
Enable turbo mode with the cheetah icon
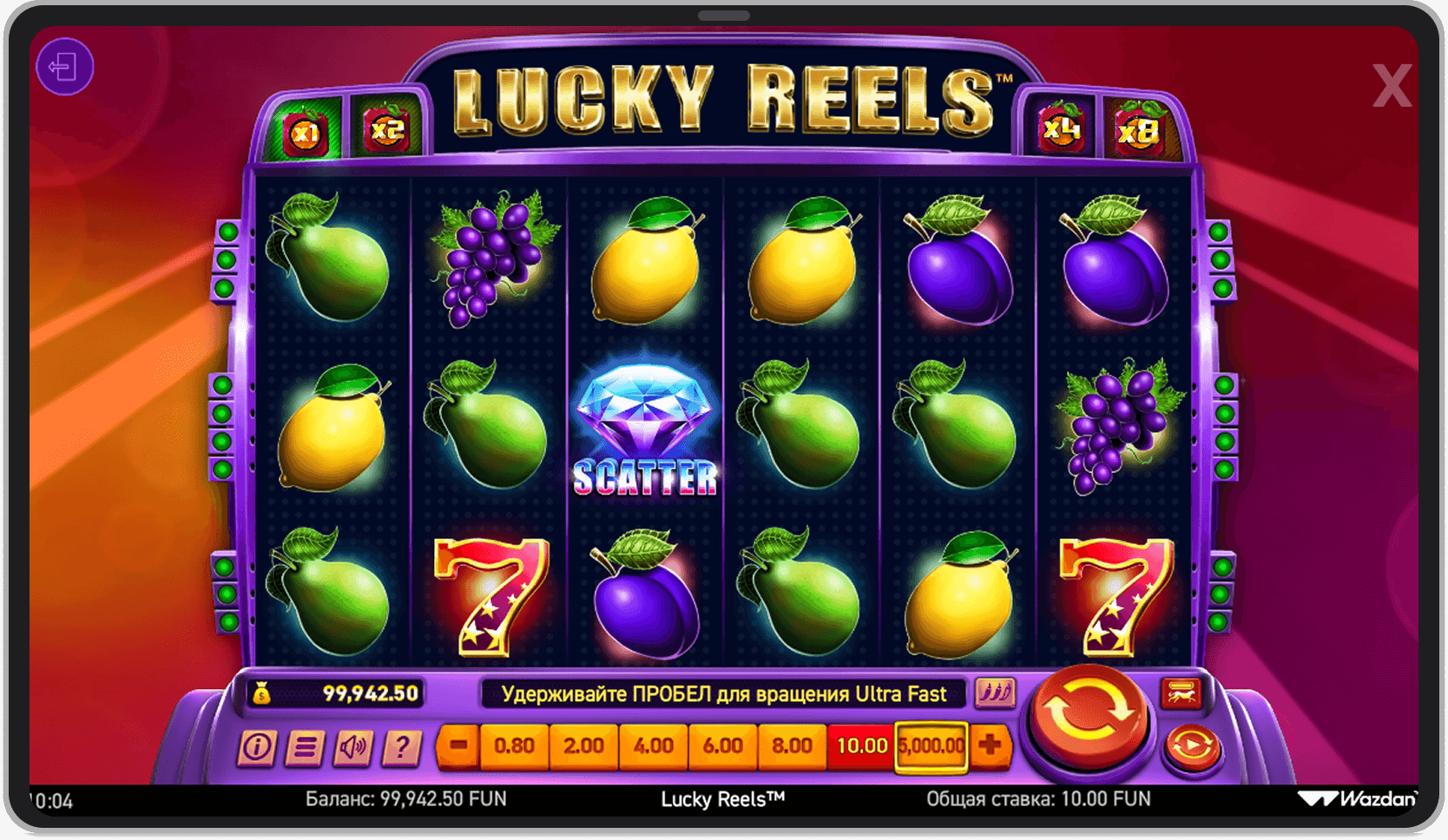[x=1181, y=694]
